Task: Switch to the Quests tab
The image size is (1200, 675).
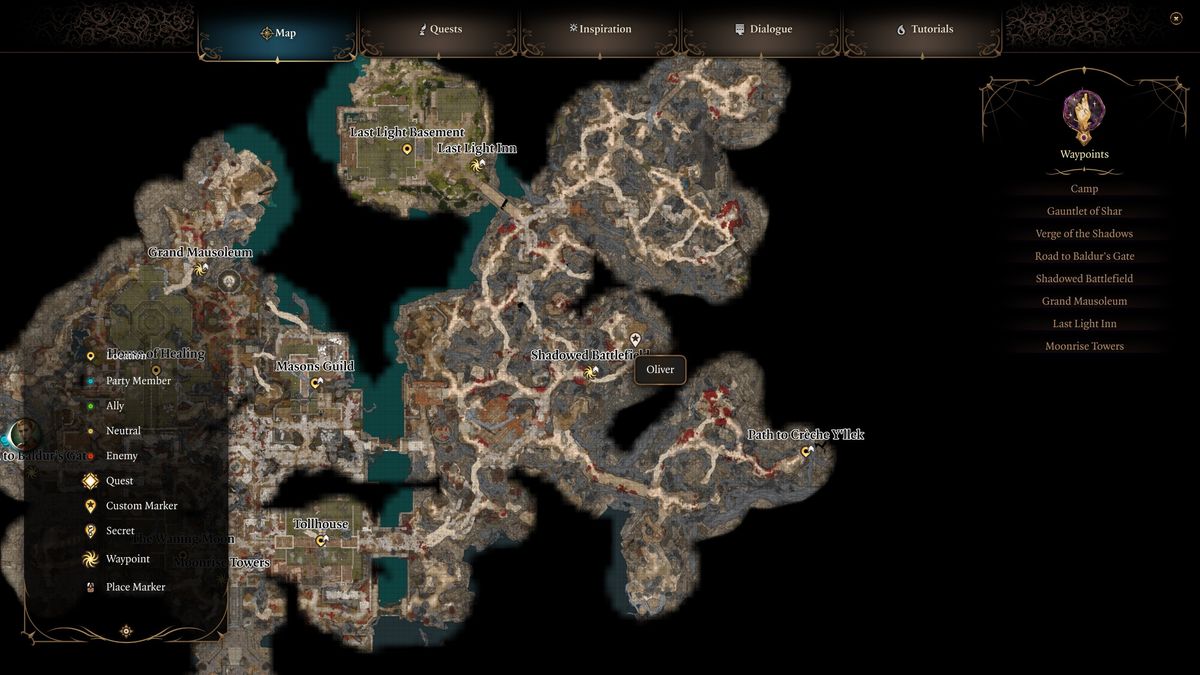Action: click(x=440, y=30)
